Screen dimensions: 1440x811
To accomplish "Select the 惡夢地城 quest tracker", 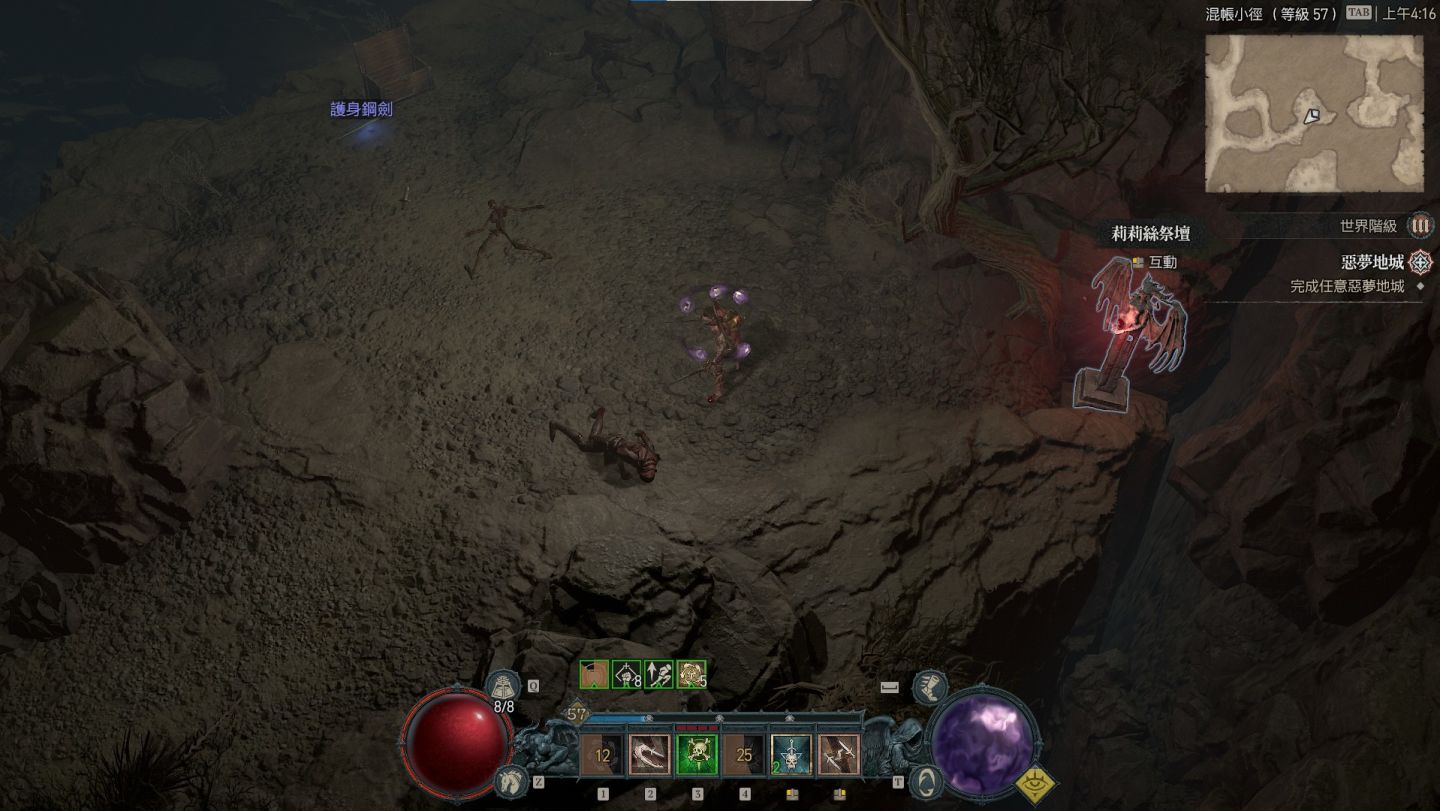I will [1372, 263].
